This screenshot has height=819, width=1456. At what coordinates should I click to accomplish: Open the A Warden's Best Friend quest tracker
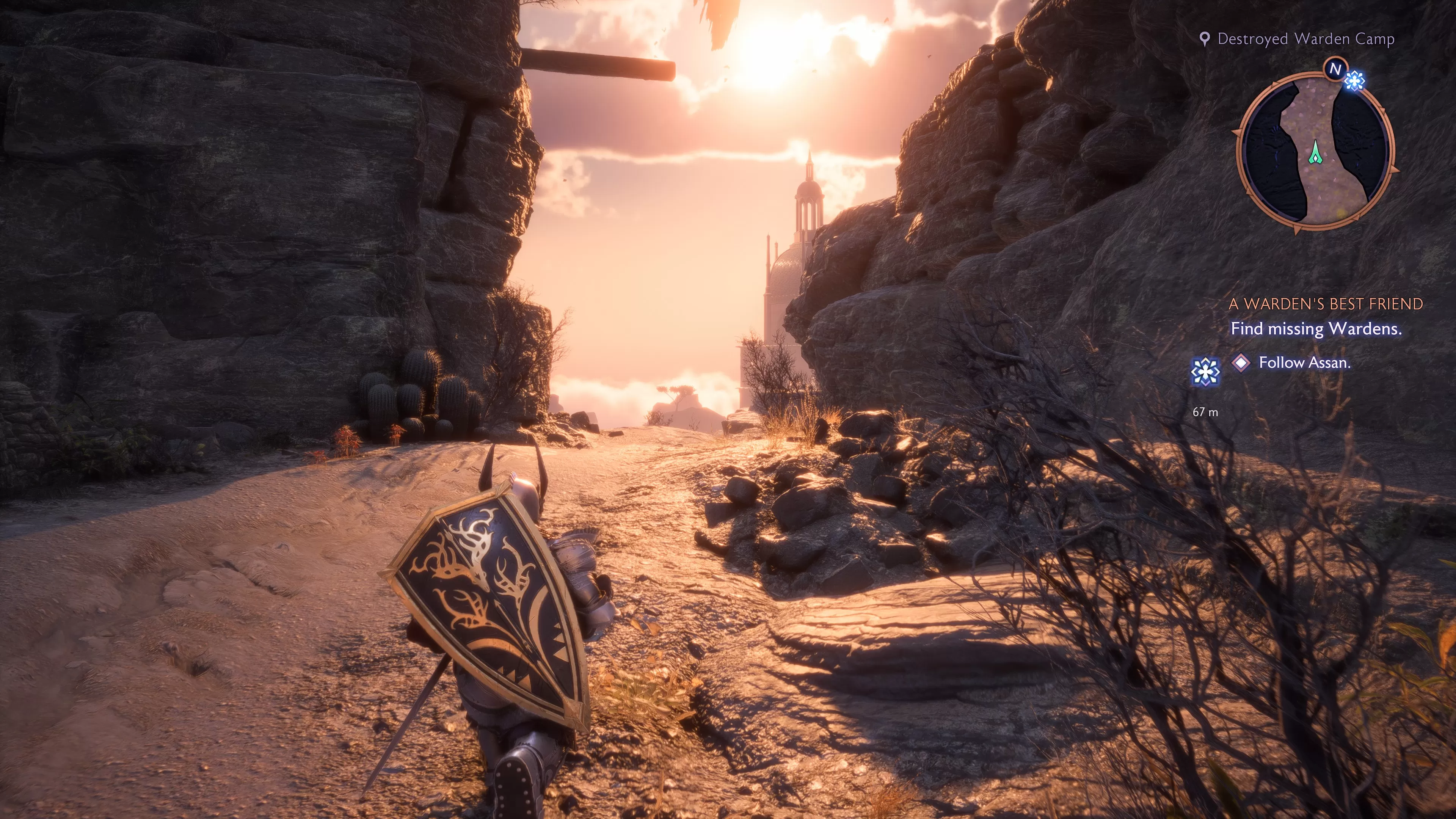(x=1326, y=304)
